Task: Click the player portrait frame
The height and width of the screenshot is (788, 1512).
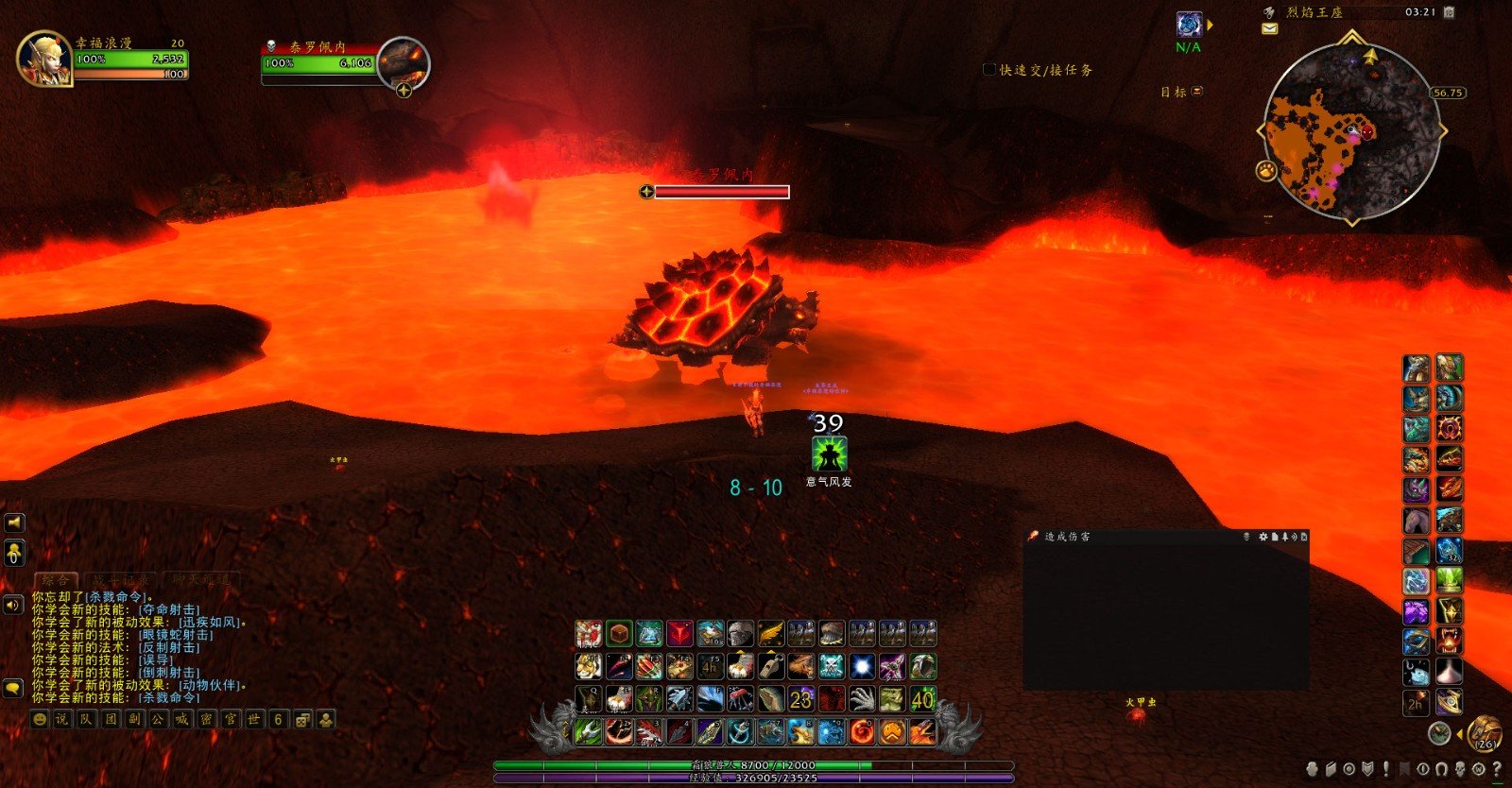Action: pos(44,59)
